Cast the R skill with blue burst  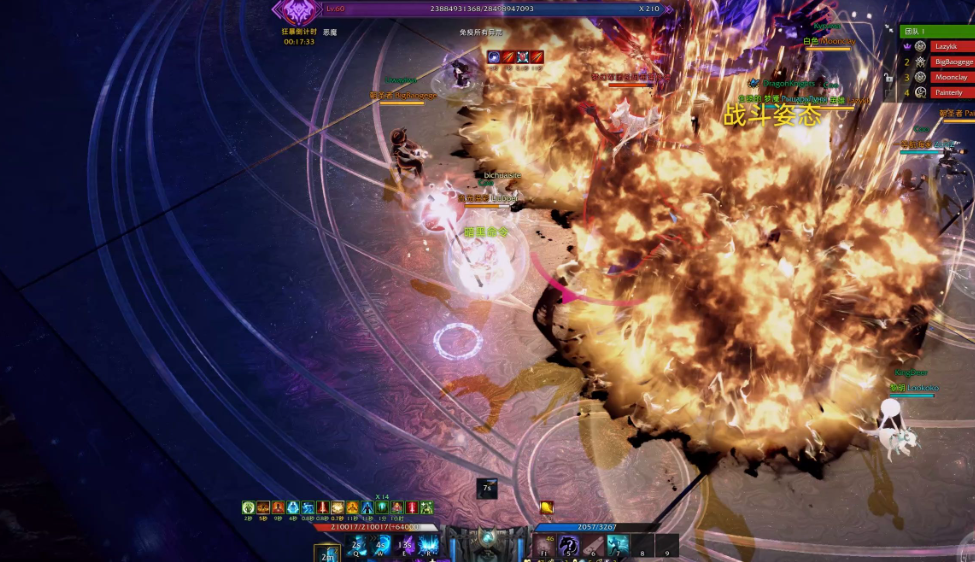point(429,545)
